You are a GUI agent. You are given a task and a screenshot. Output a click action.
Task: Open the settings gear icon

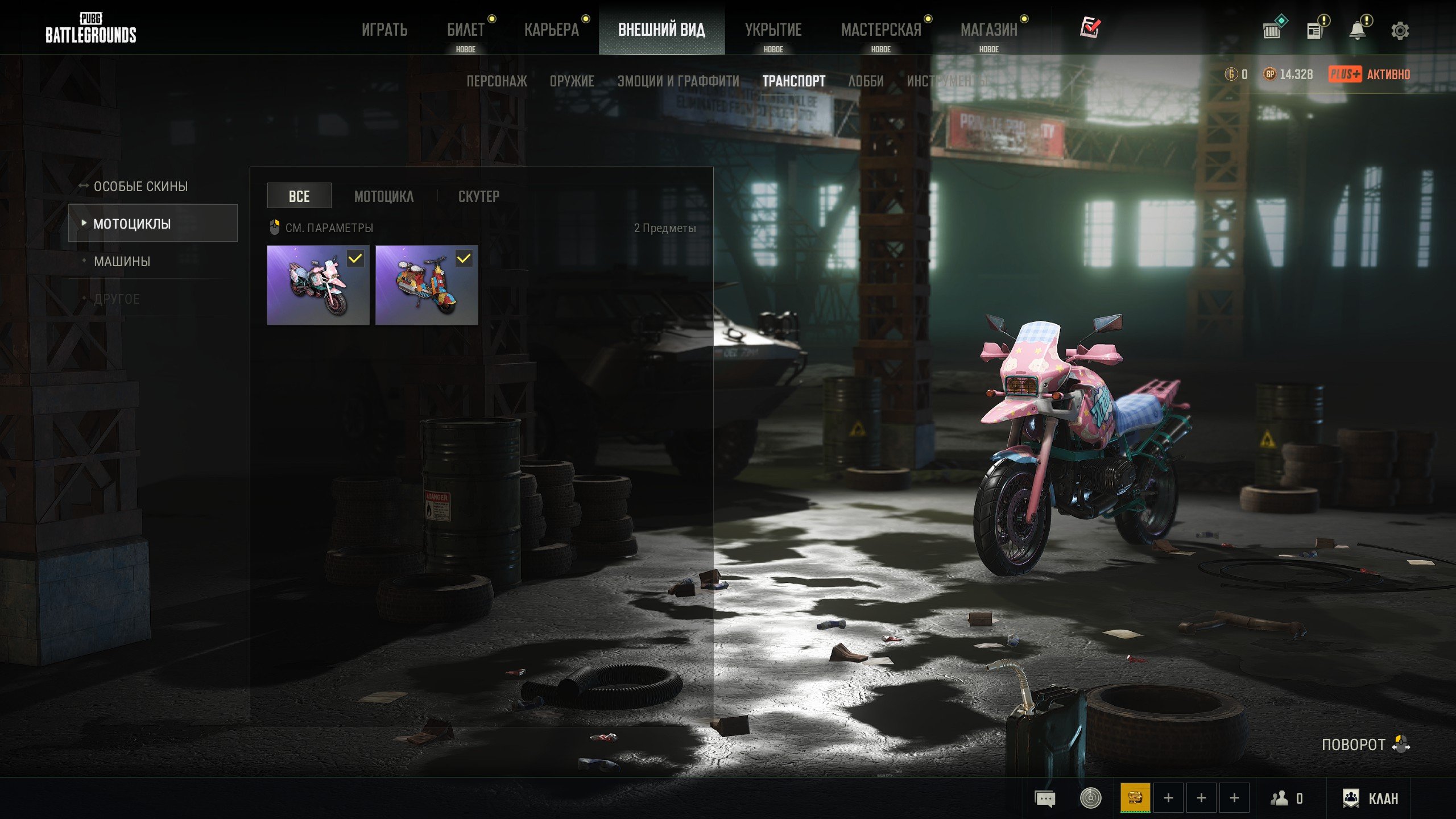[x=1400, y=30]
